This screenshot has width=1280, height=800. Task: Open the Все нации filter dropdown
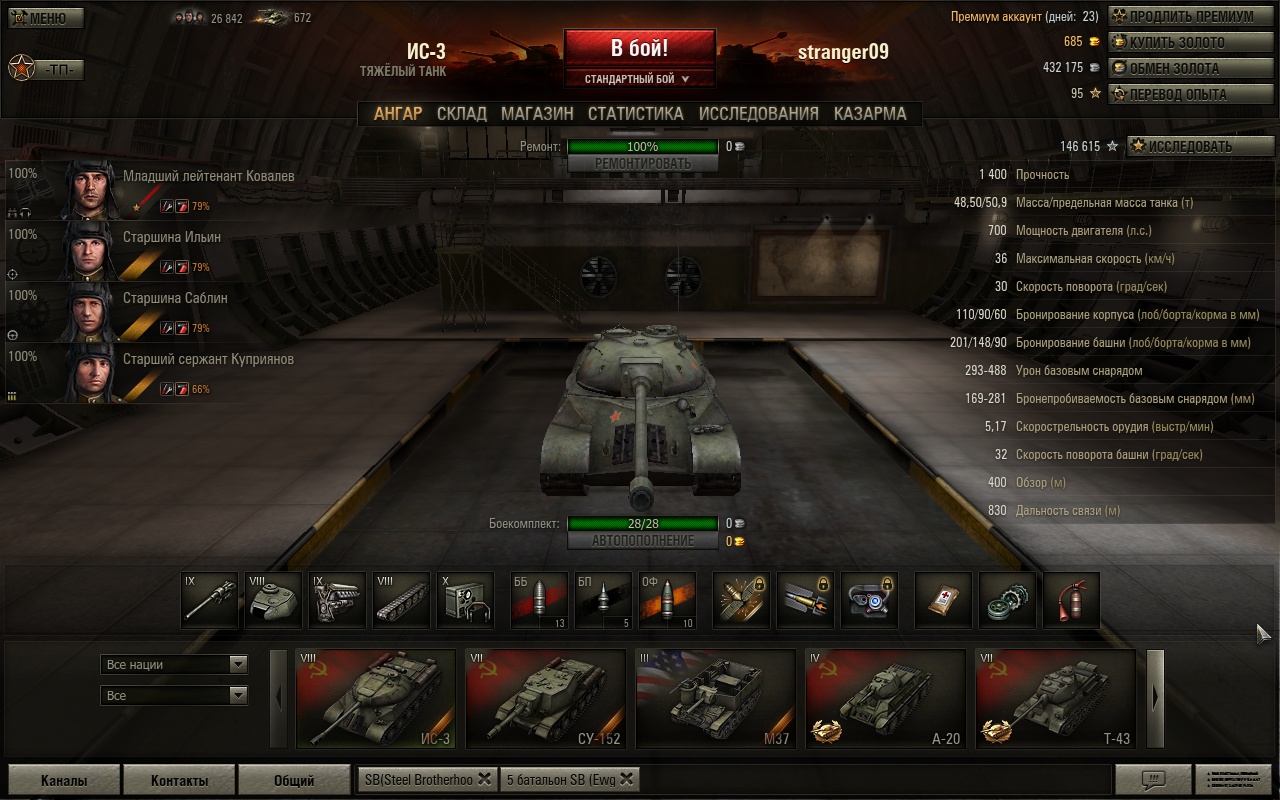[174, 664]
